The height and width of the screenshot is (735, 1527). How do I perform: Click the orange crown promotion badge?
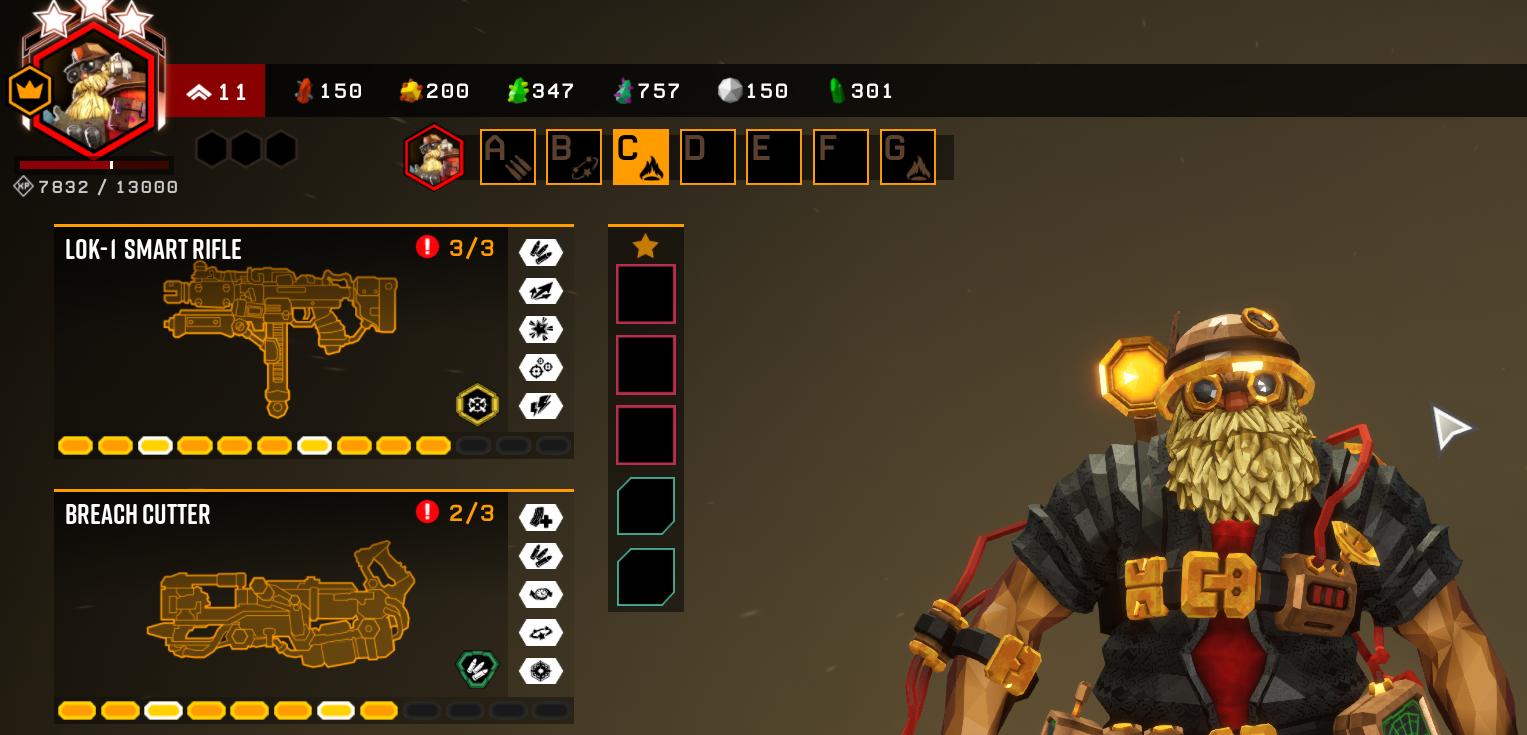coord(29,91)
